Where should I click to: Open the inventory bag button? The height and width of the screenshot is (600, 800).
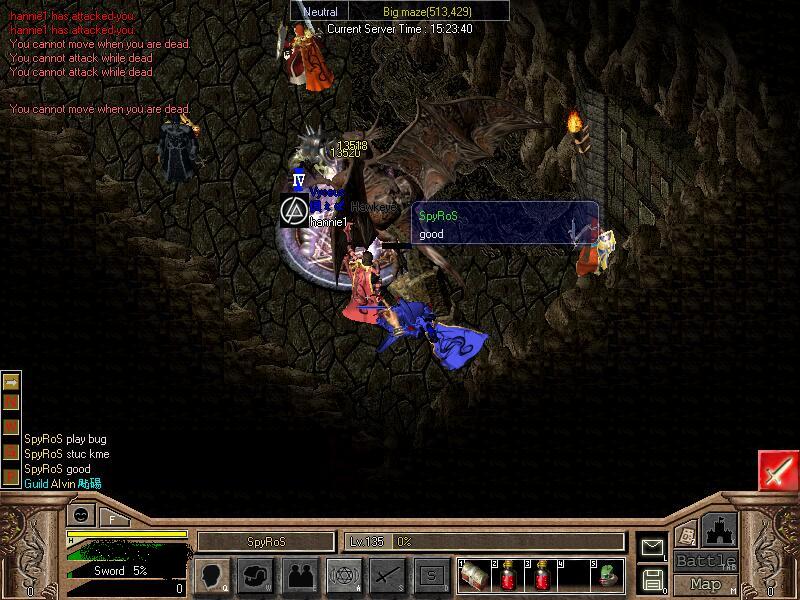257,575
